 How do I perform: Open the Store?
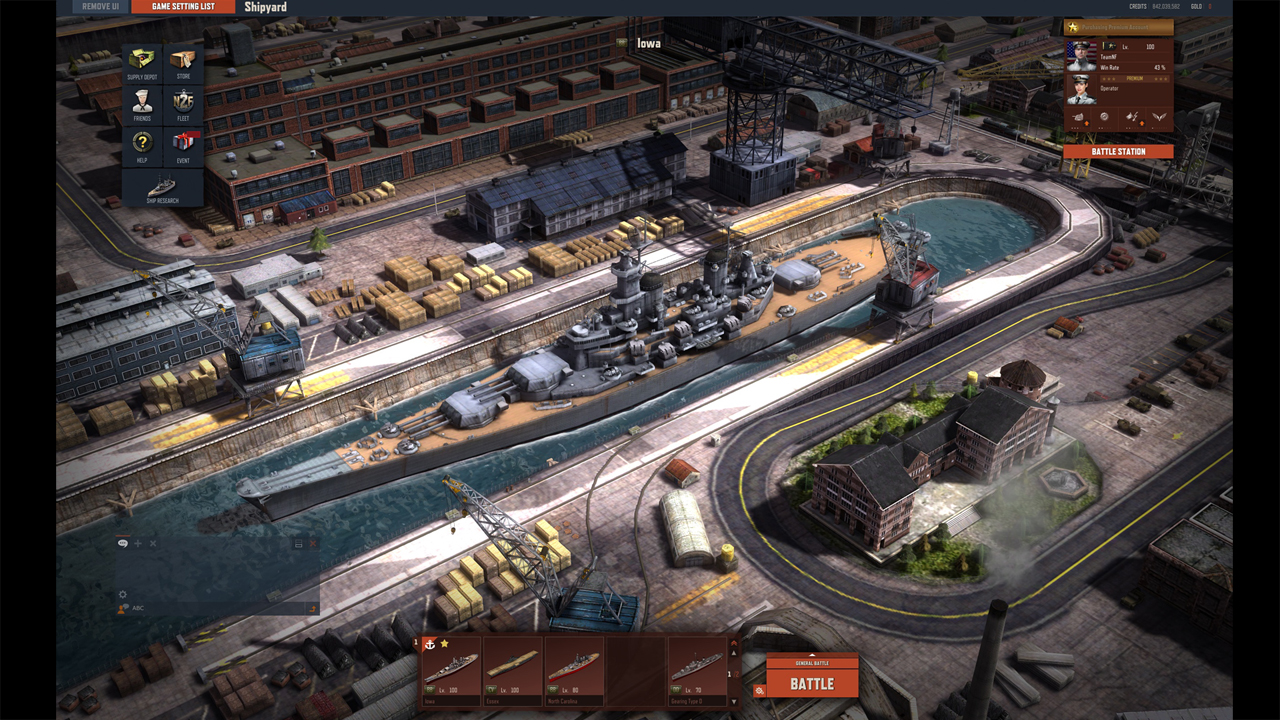(185, 63)
